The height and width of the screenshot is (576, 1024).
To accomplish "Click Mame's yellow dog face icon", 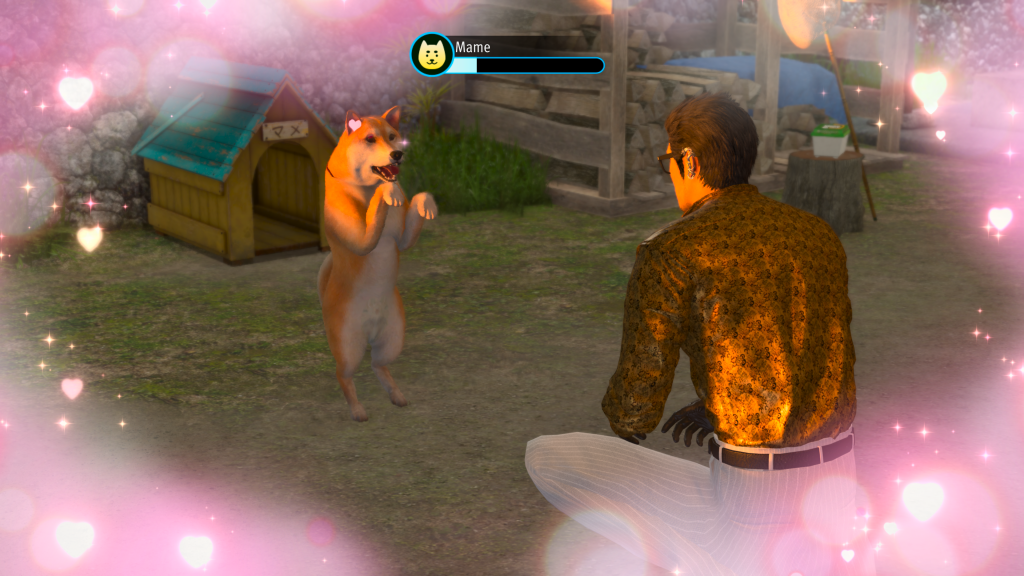I will click(432, 54).
